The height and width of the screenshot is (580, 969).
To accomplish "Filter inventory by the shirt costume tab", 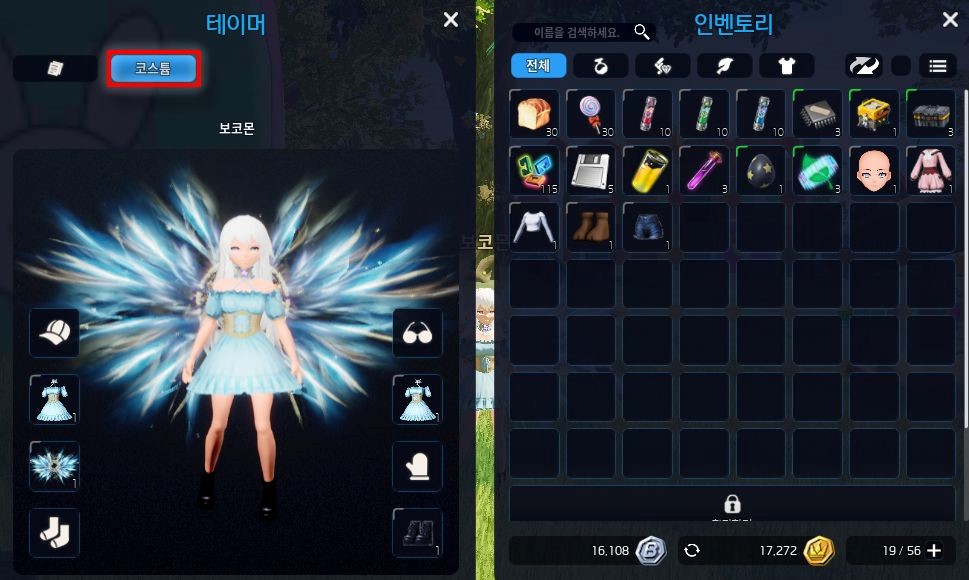I will tap(785, 66).
